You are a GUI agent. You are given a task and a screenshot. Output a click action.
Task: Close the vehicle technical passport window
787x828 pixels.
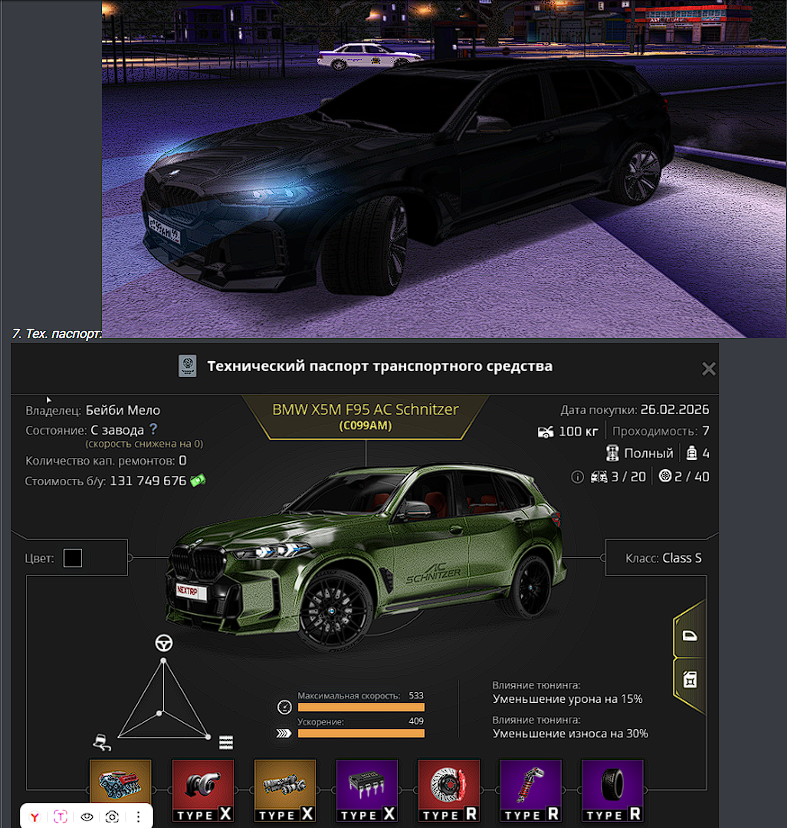708,368
